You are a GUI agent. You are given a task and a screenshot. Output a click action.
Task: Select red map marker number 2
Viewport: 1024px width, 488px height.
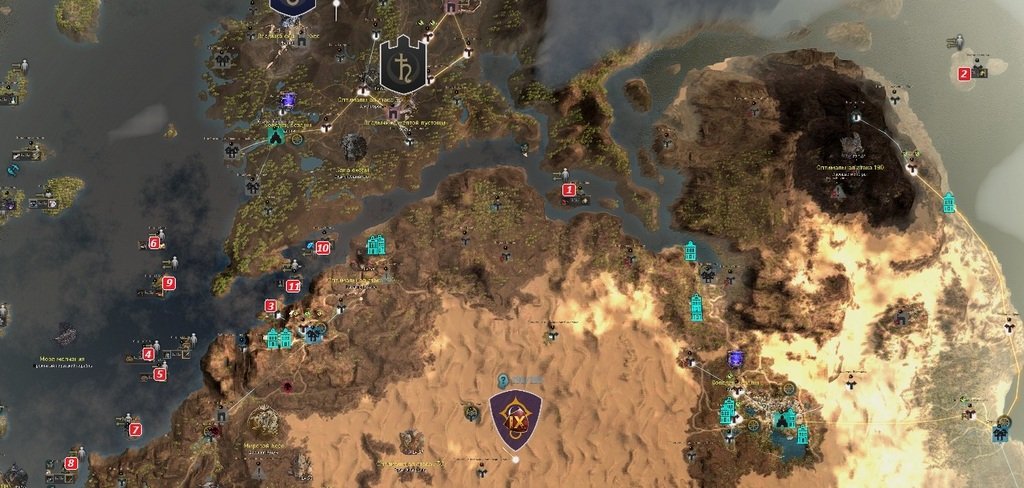point(964,73)
